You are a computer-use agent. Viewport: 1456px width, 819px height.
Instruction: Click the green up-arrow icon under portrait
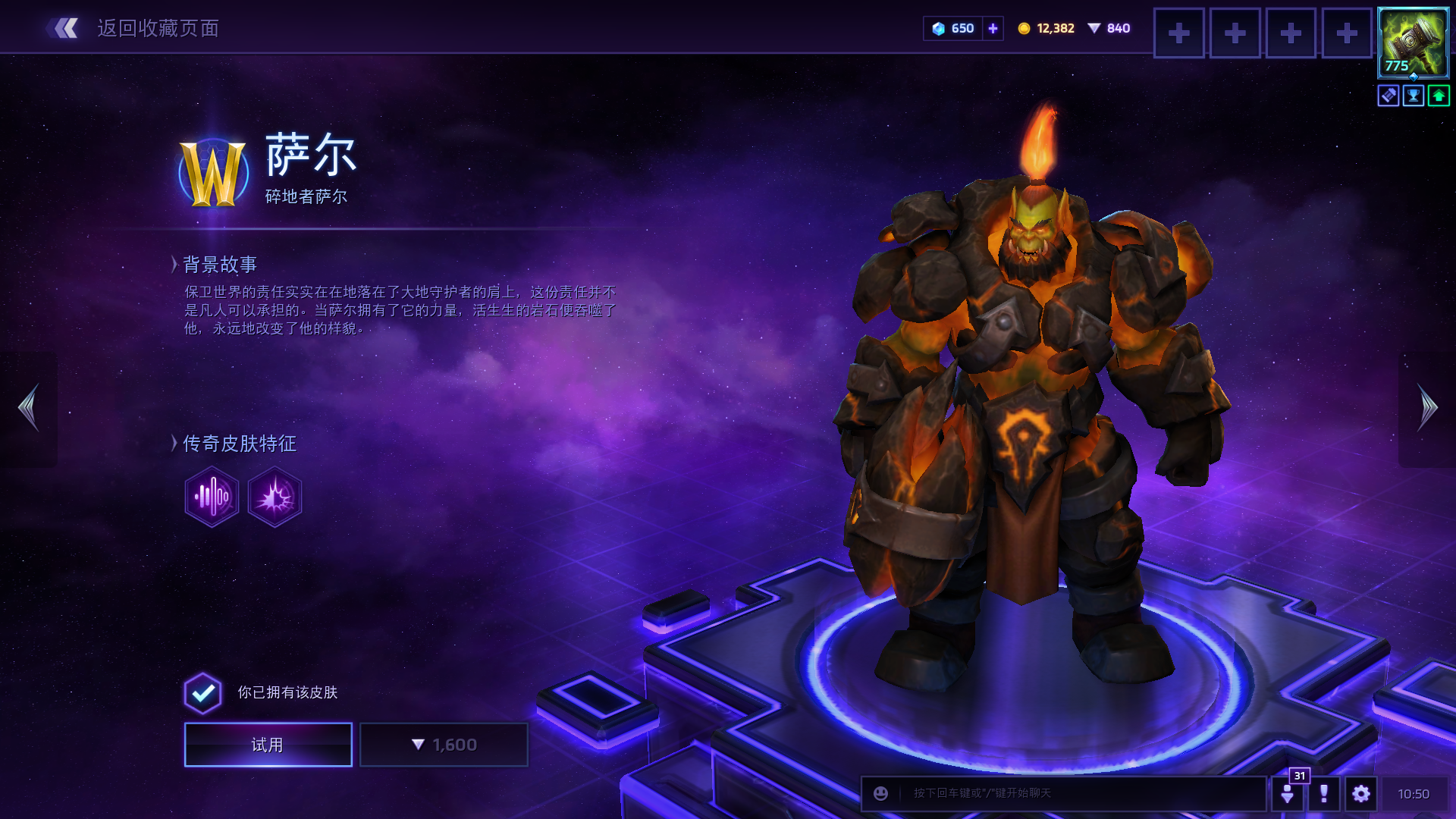tap(1439, 96)
